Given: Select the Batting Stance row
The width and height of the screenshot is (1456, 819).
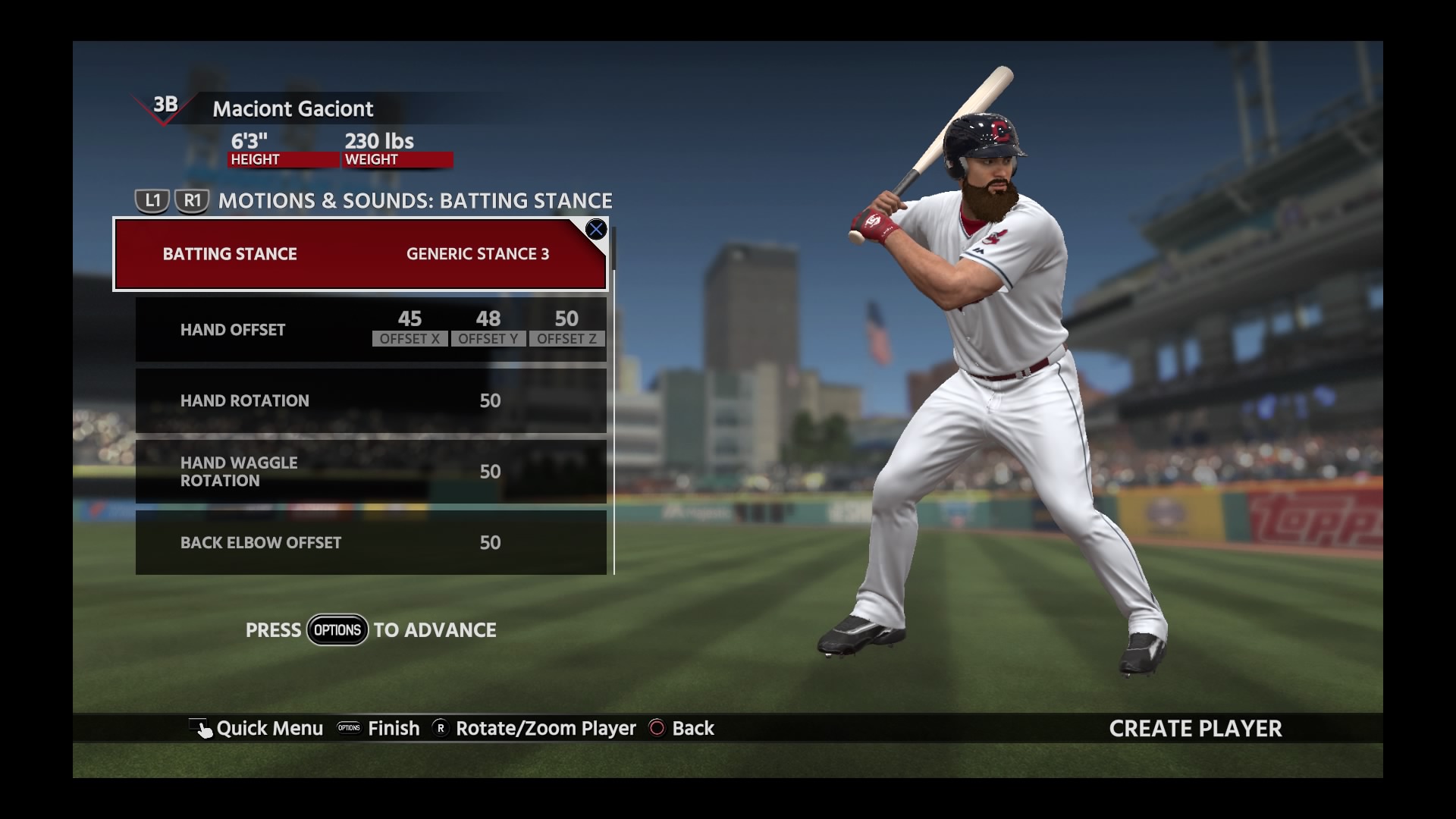Looking at the screenshot, I should [x=360, y=254].
